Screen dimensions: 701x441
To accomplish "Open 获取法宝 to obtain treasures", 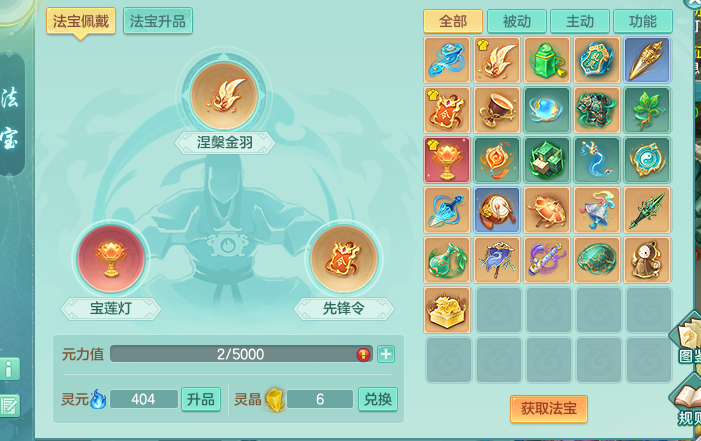I will tap(548, 408).
